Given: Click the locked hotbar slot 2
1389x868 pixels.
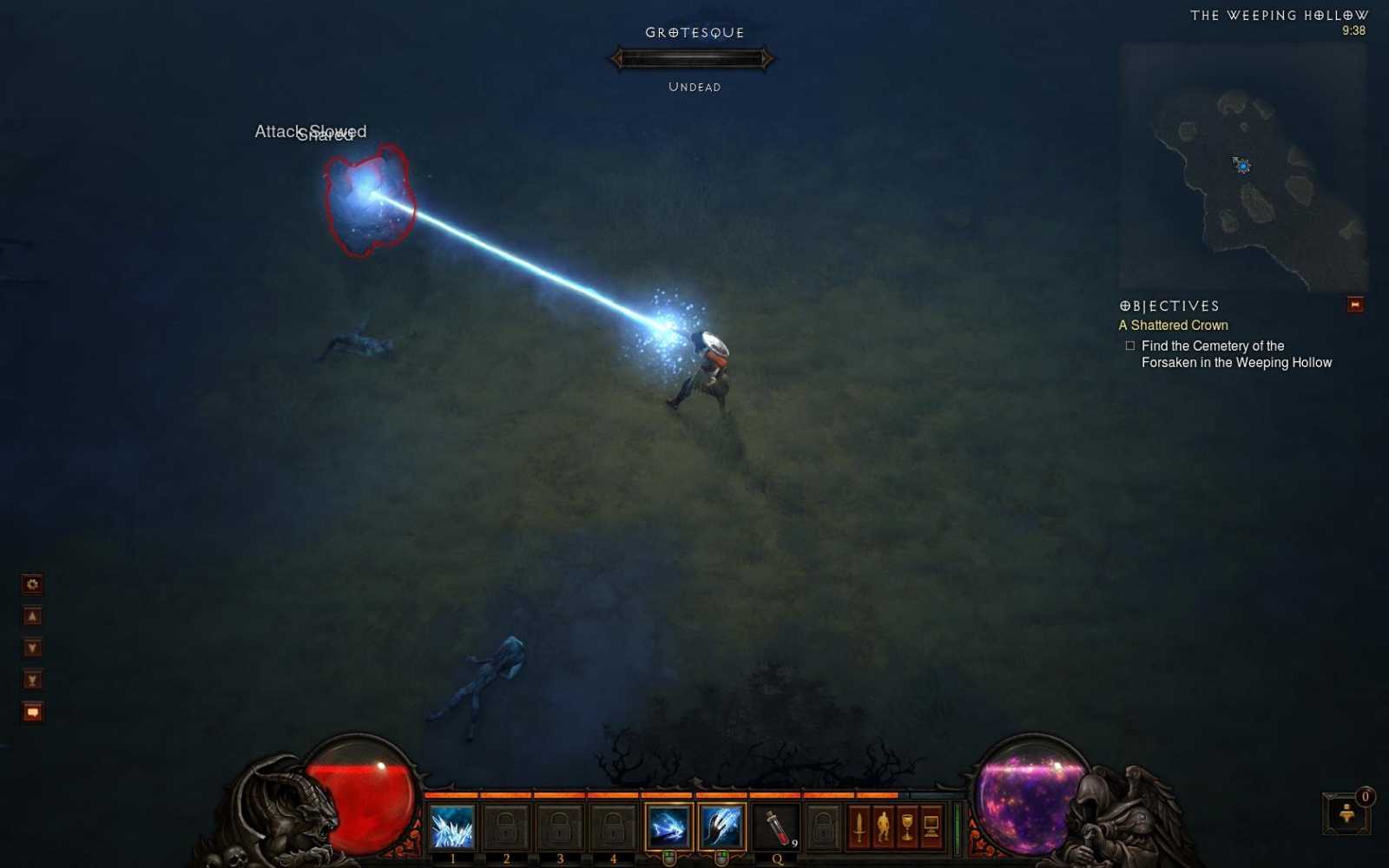Looking at the screenshot, I should coord(507,826).
